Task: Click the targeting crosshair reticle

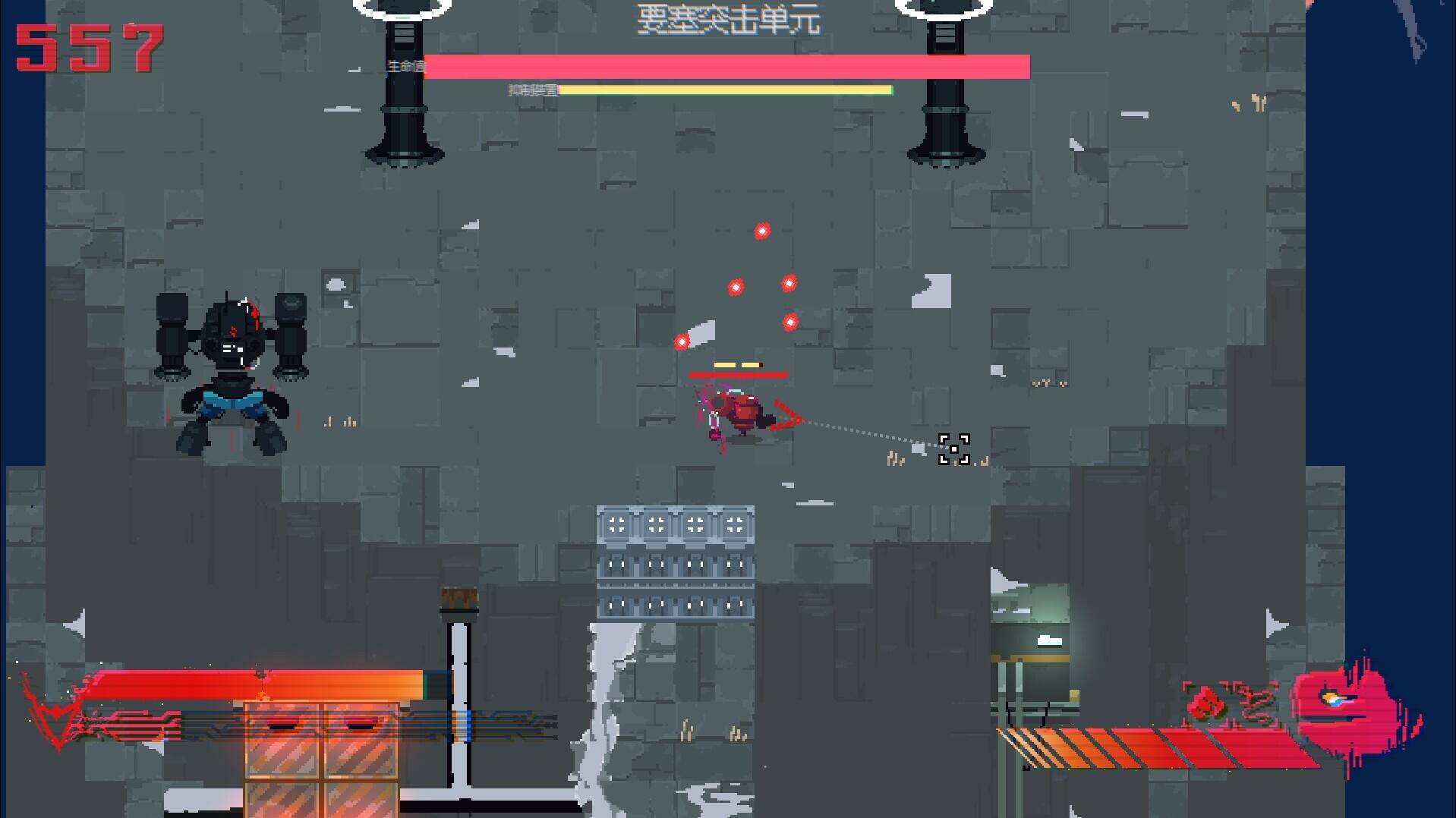Action: 953,448
